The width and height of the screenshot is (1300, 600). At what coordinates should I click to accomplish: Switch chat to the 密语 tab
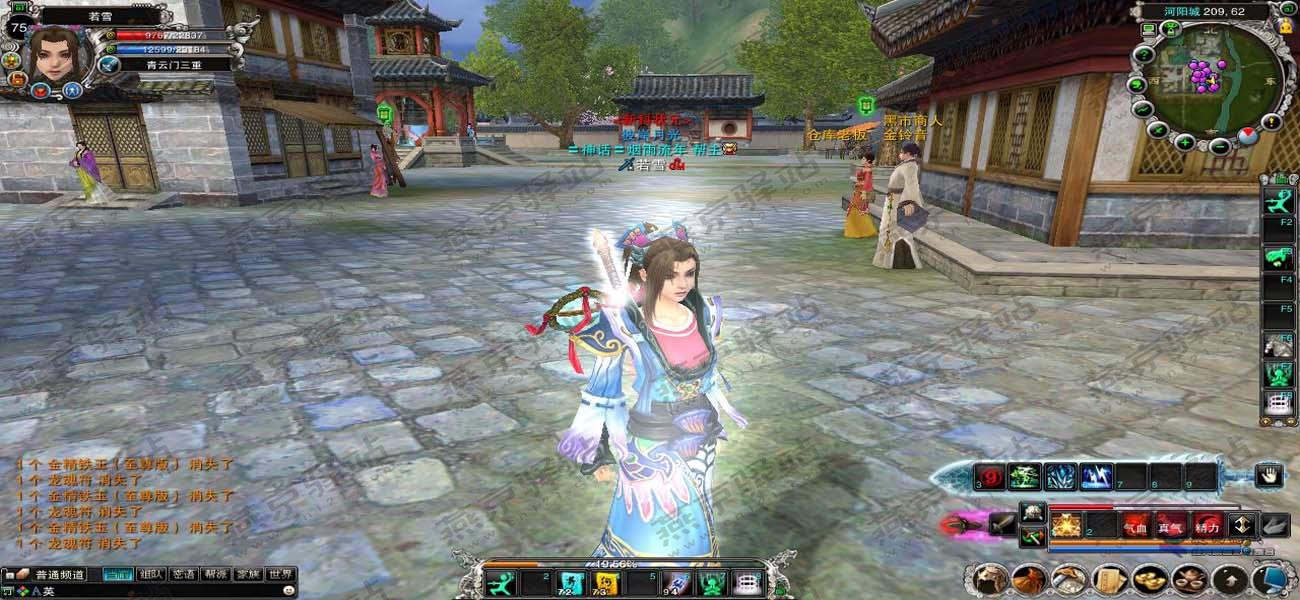(x=183, y=574)
